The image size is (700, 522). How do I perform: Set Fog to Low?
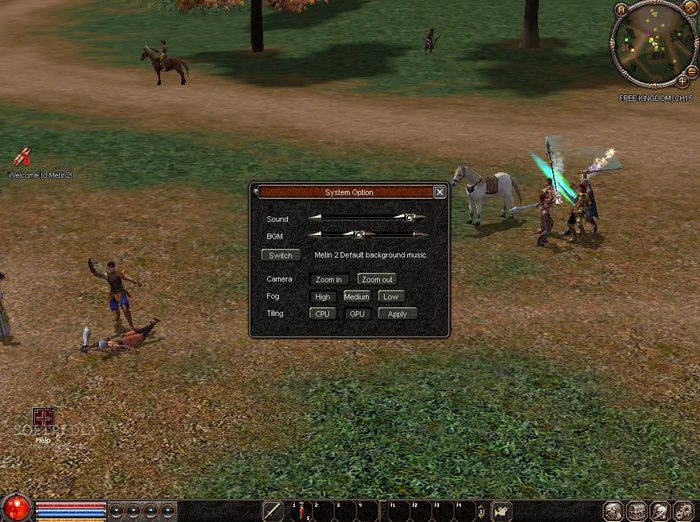391,297
